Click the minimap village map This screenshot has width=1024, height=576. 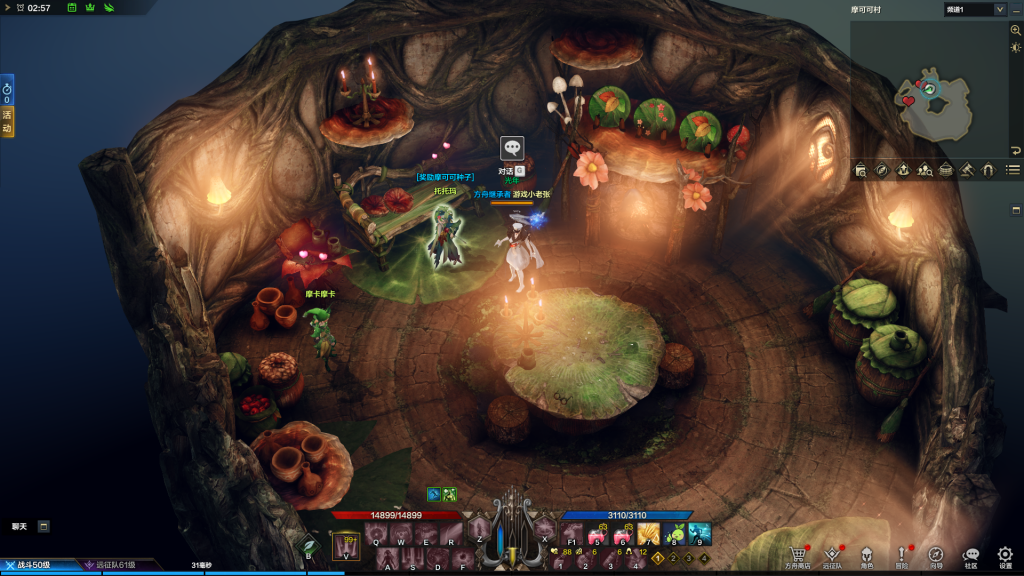[930, 100]
